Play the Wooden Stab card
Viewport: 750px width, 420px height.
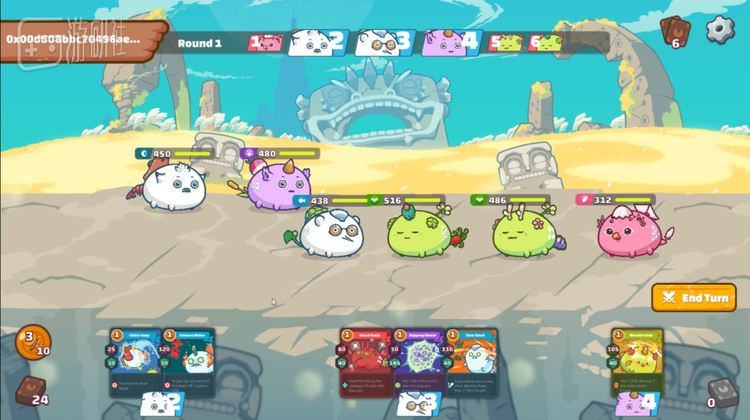pyautogui.click(x=639, y=364)
